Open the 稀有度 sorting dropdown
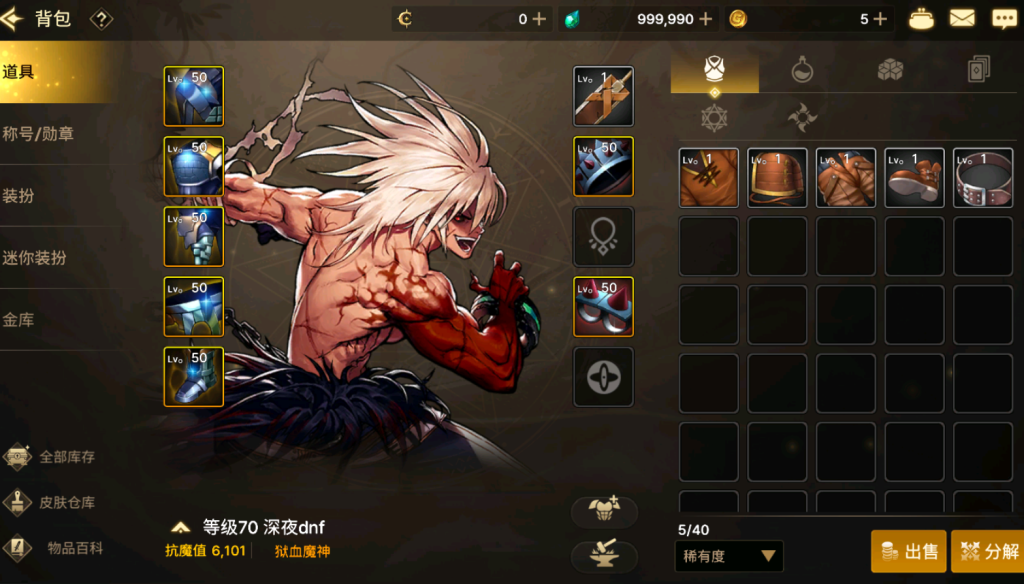The width and height of the screenshot is (1024, 584). pos(729,556)
